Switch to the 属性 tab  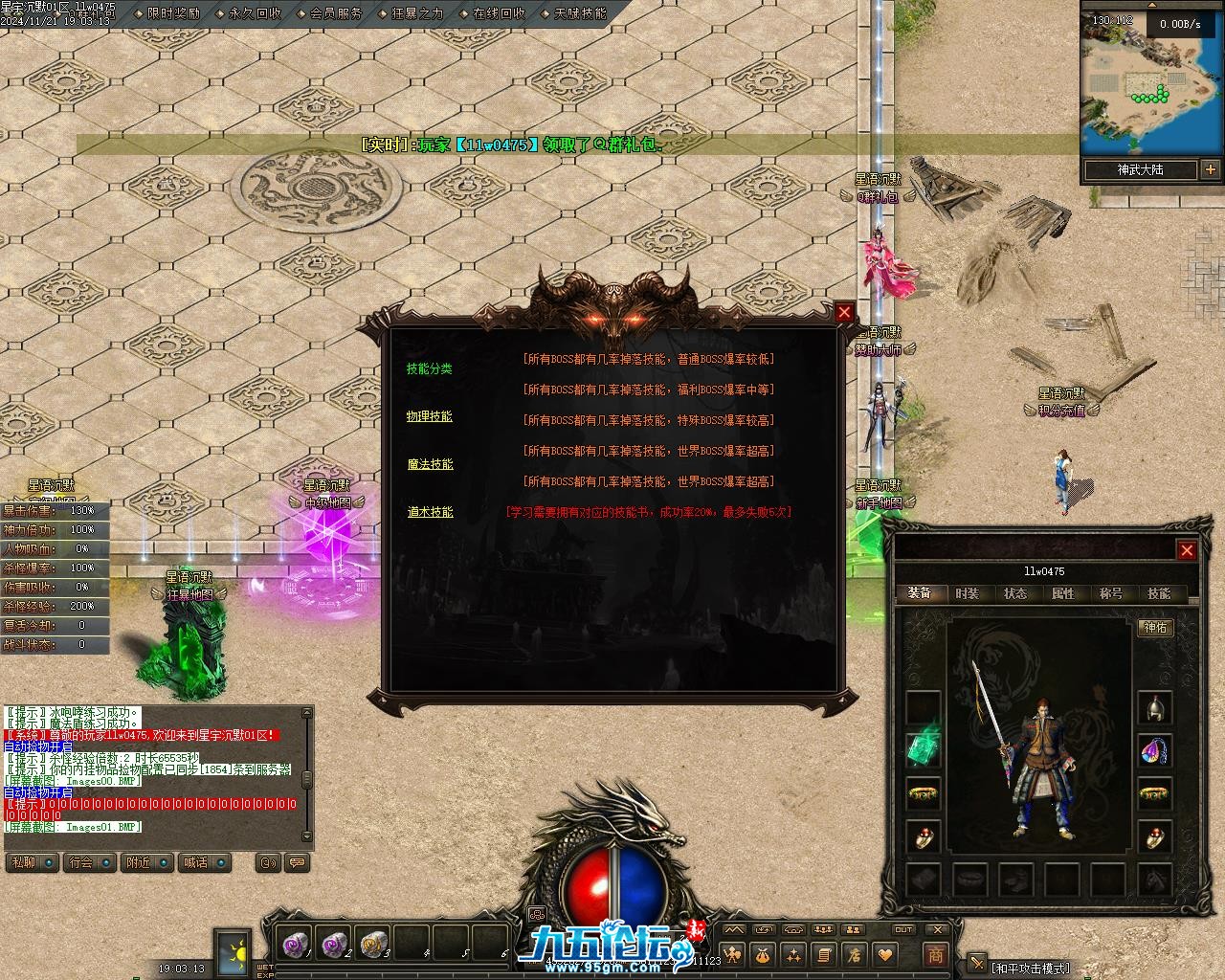1062,593
